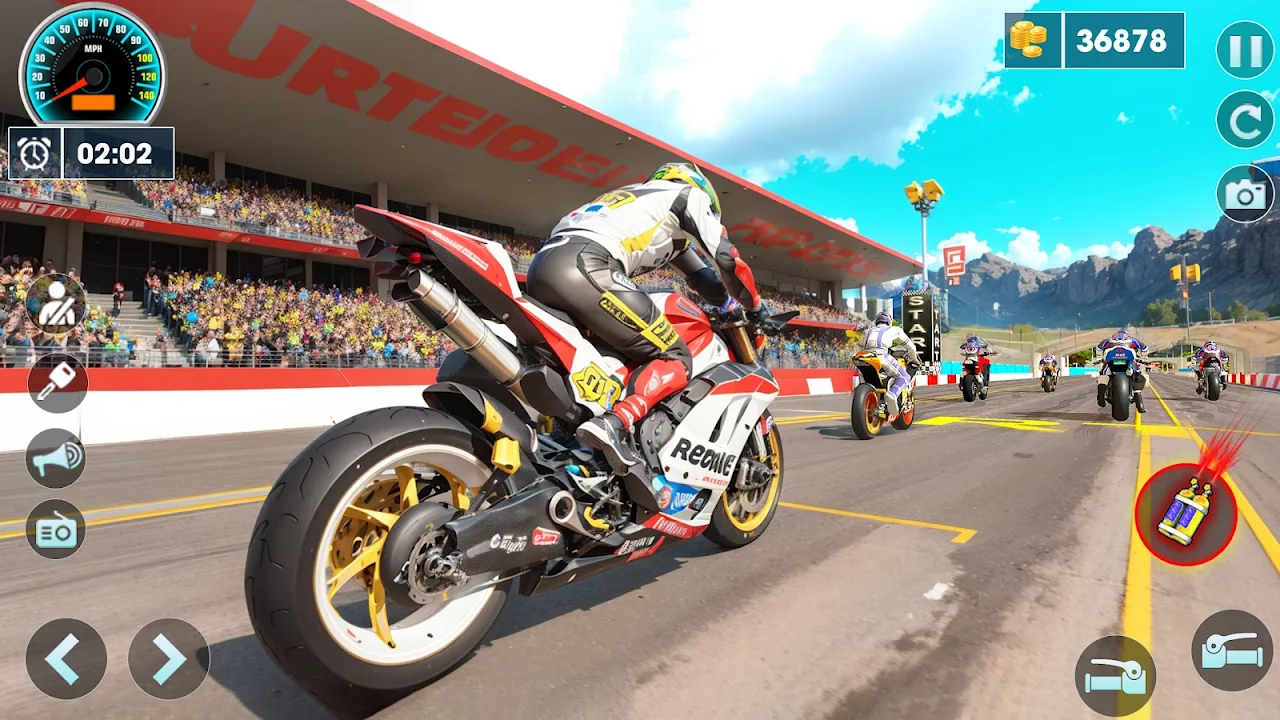Activate the nitro boost canisters
Screen dimensions: 1280x720
coord(1186,514)
